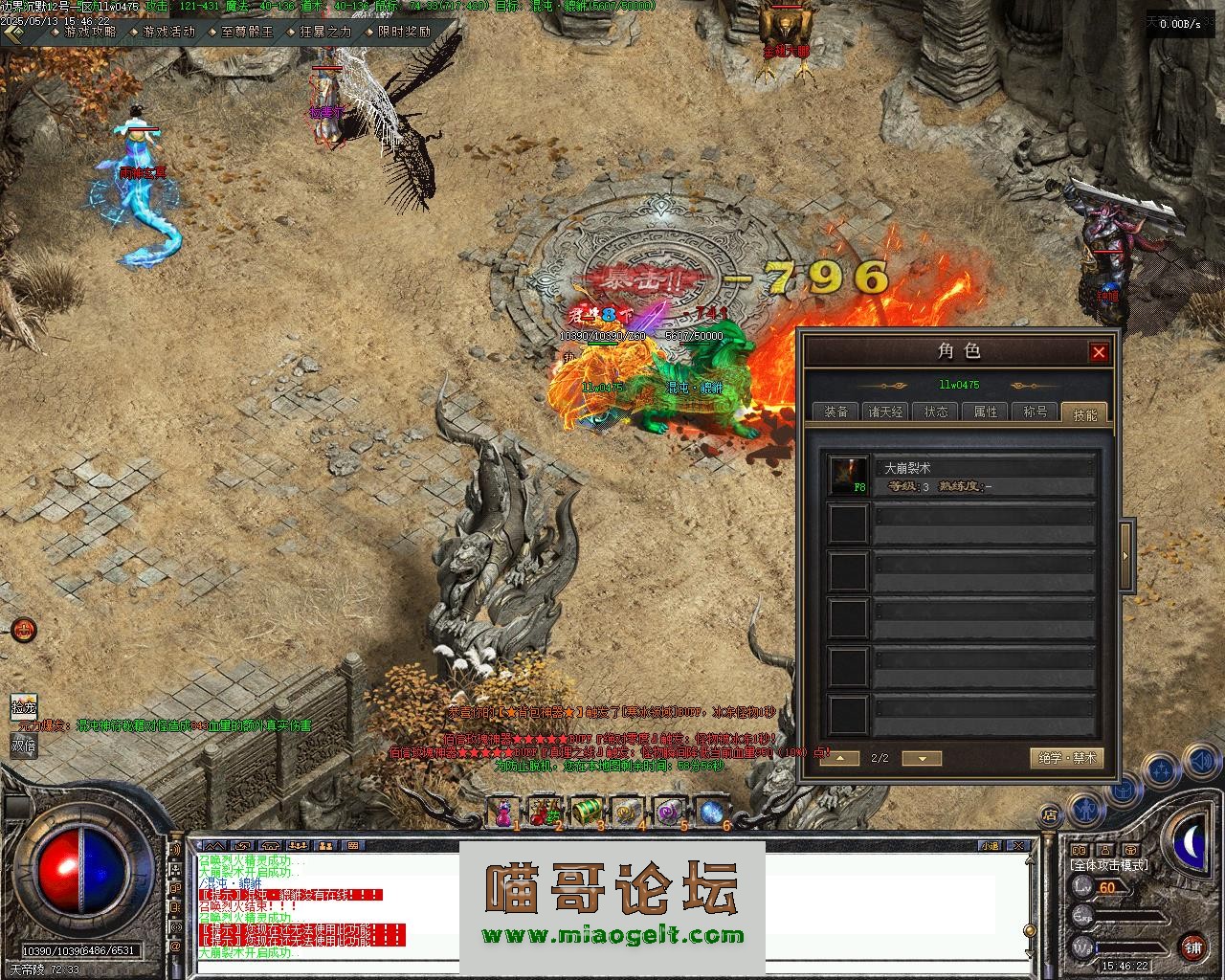Show the 属性 attributes tab
The height and width of the screenshot is (980, 1225).
click(x=986, y=412)
